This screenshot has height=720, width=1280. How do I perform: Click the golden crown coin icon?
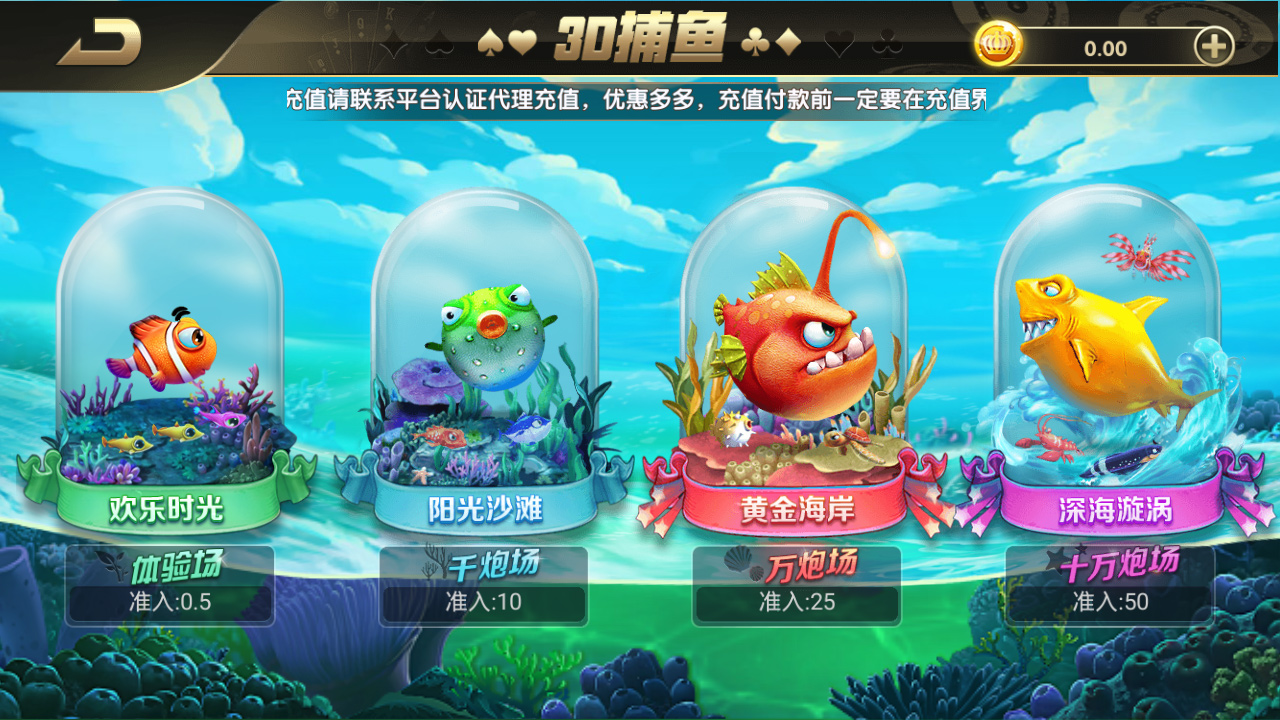tap(997, 42)
